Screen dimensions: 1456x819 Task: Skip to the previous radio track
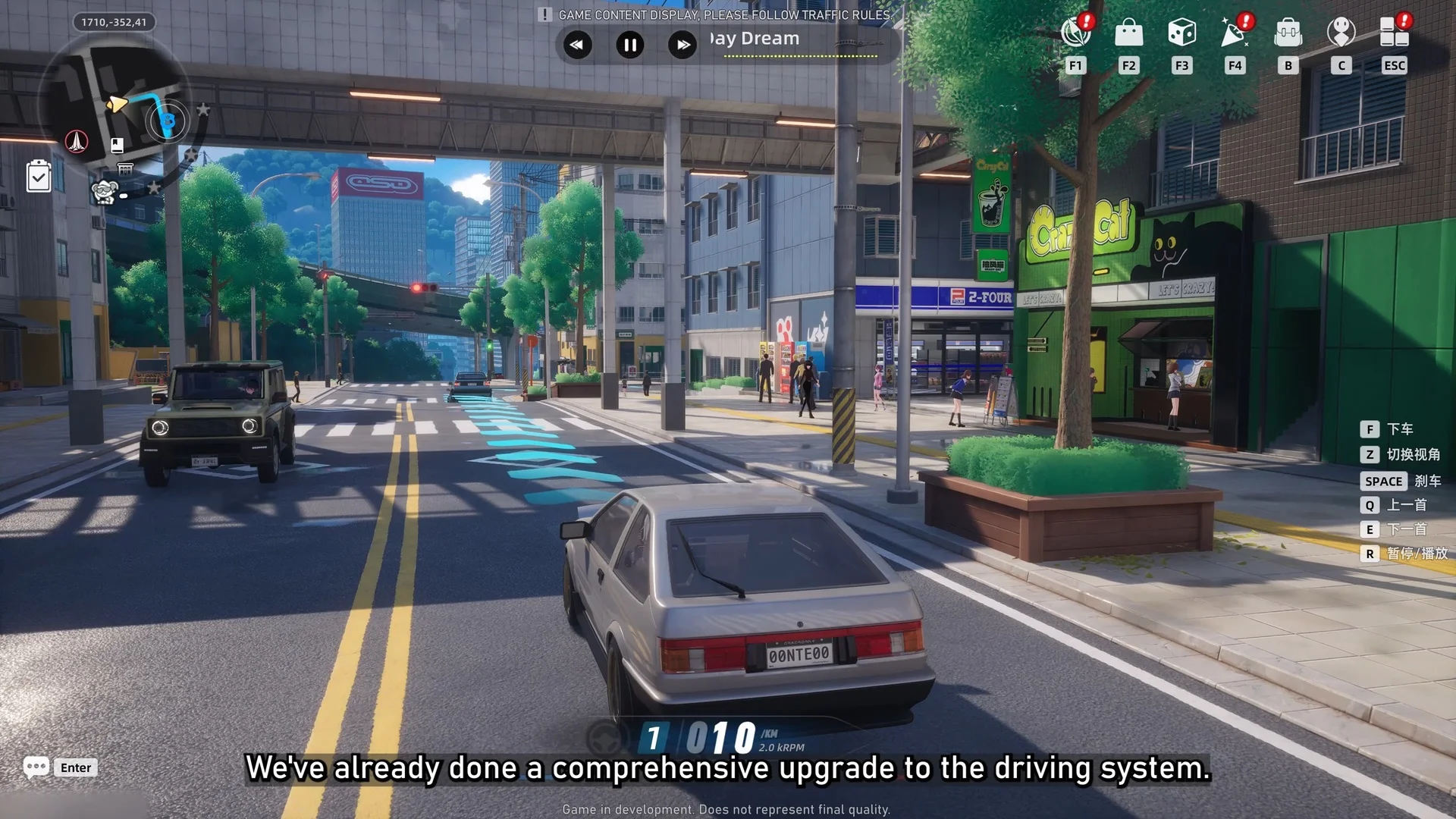[x=577, y=45]
